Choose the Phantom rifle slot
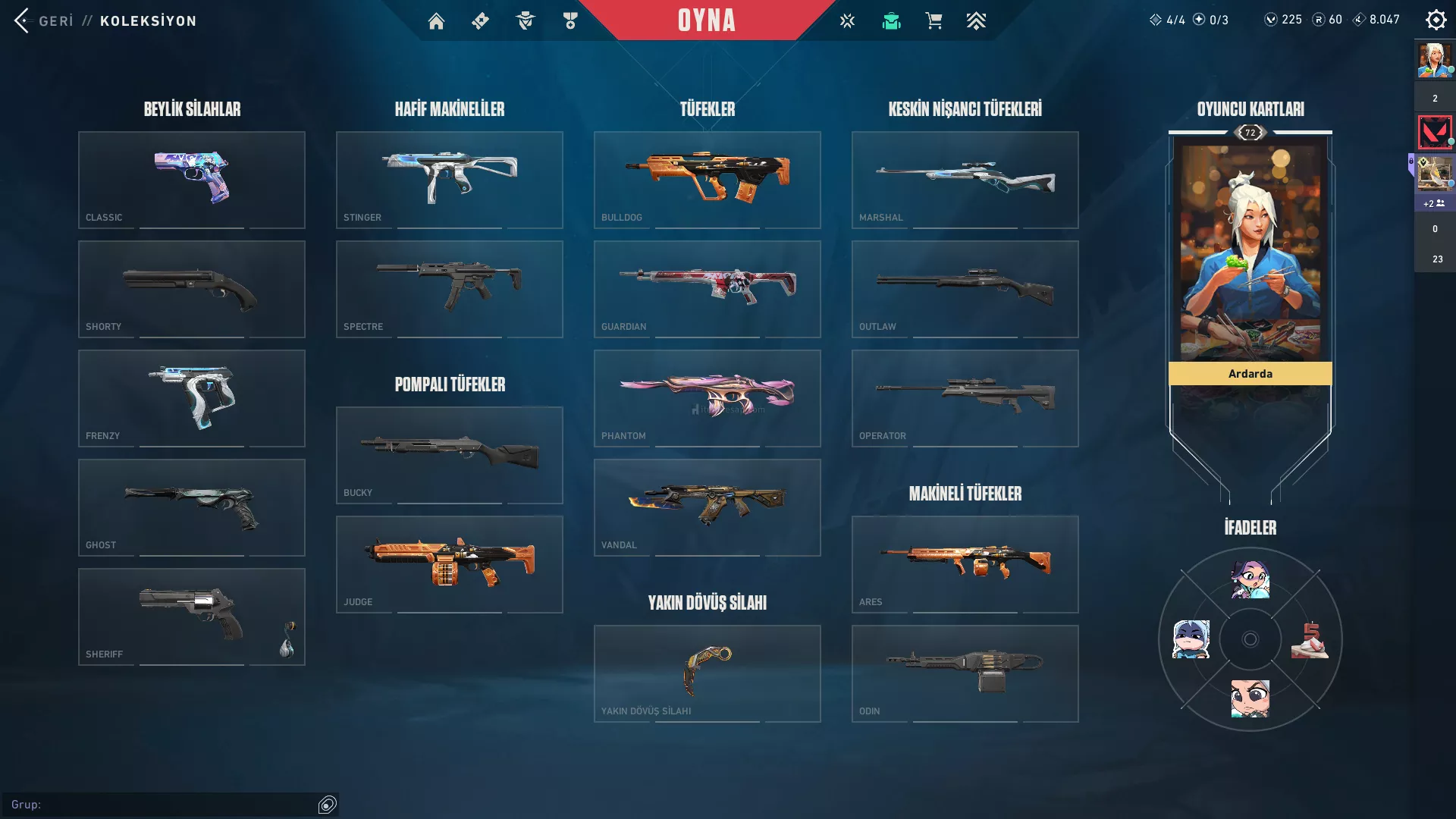The width and height of the screenshot is (1456, 819). [708, 398]
